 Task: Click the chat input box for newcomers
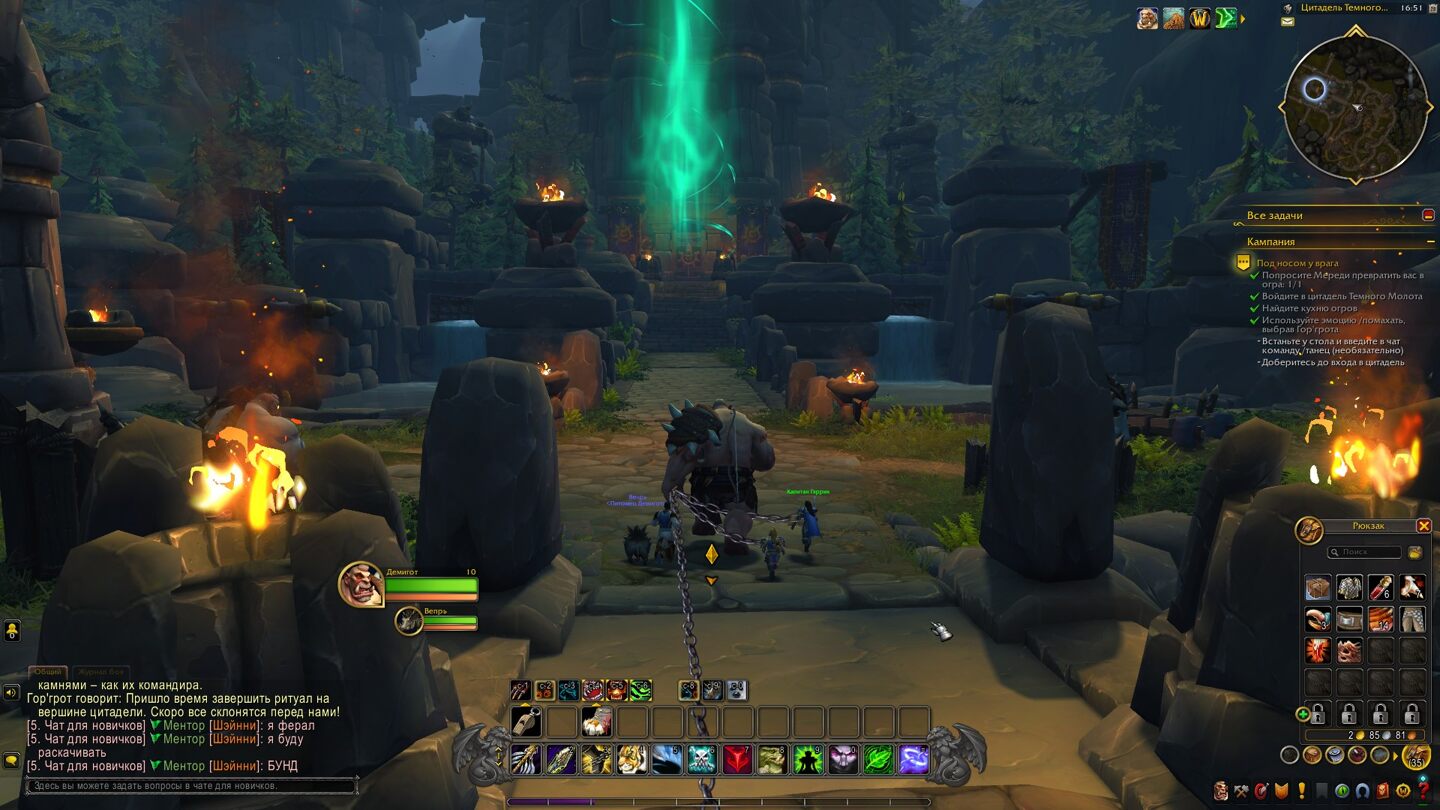191,786
